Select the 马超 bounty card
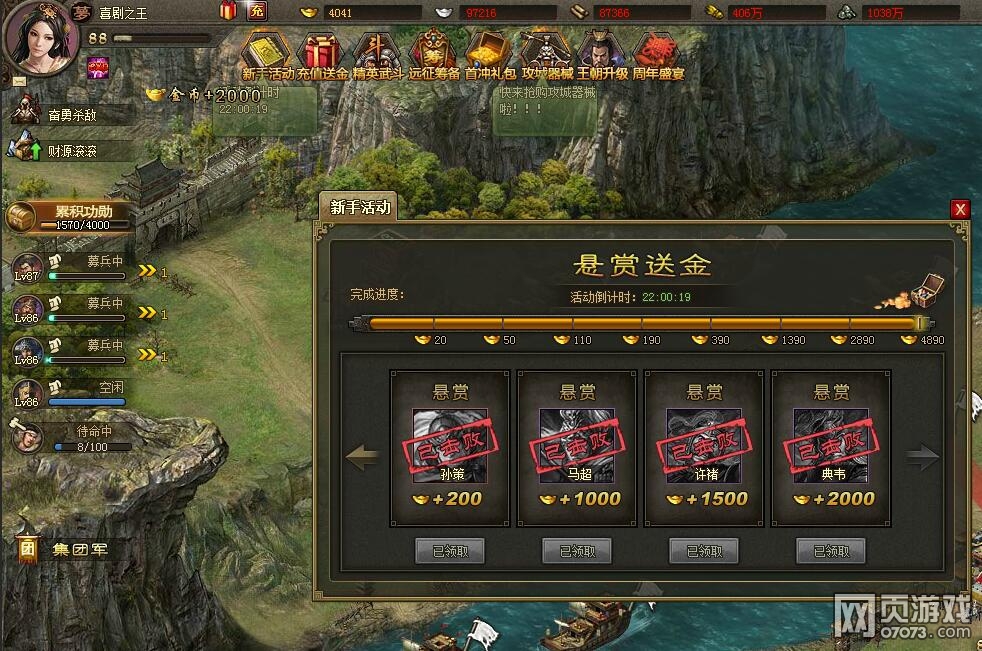The width and height of the screenshot is (982, 651). 577,447
